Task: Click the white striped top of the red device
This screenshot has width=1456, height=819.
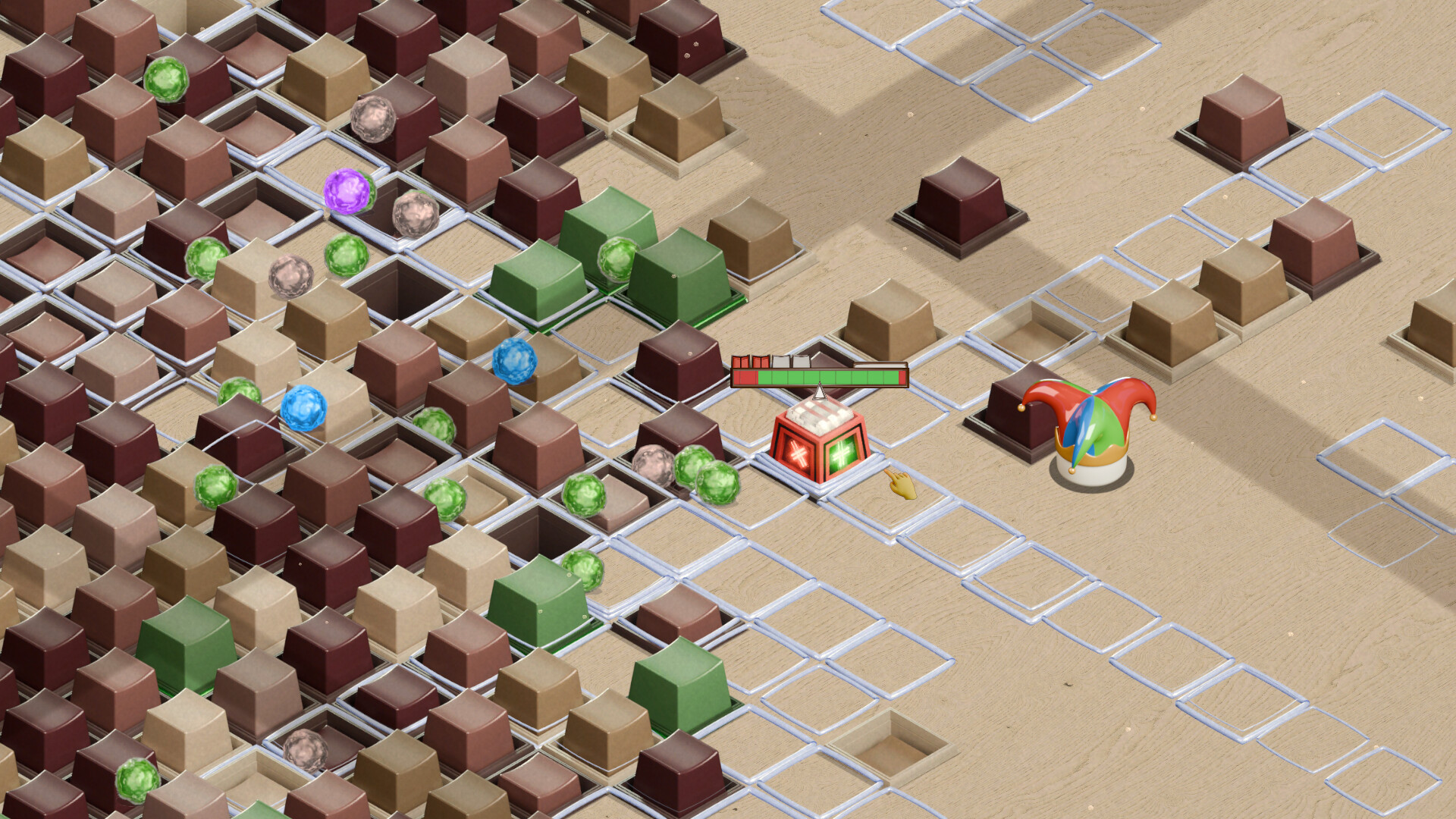Action: tap(819, 416)
